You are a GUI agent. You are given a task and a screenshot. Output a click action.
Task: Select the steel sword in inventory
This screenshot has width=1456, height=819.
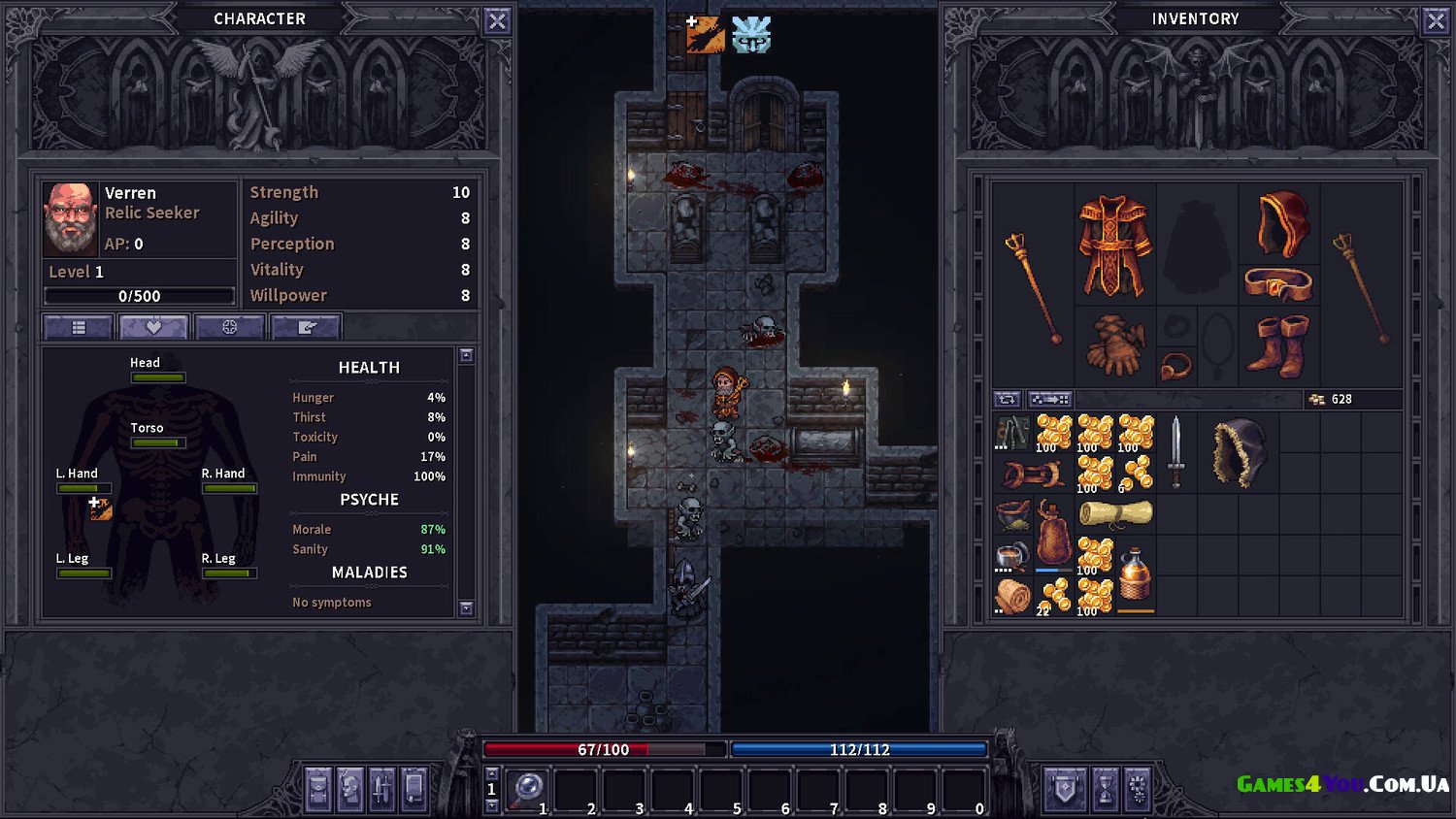pyautogui.click(x=1175, y=452)
